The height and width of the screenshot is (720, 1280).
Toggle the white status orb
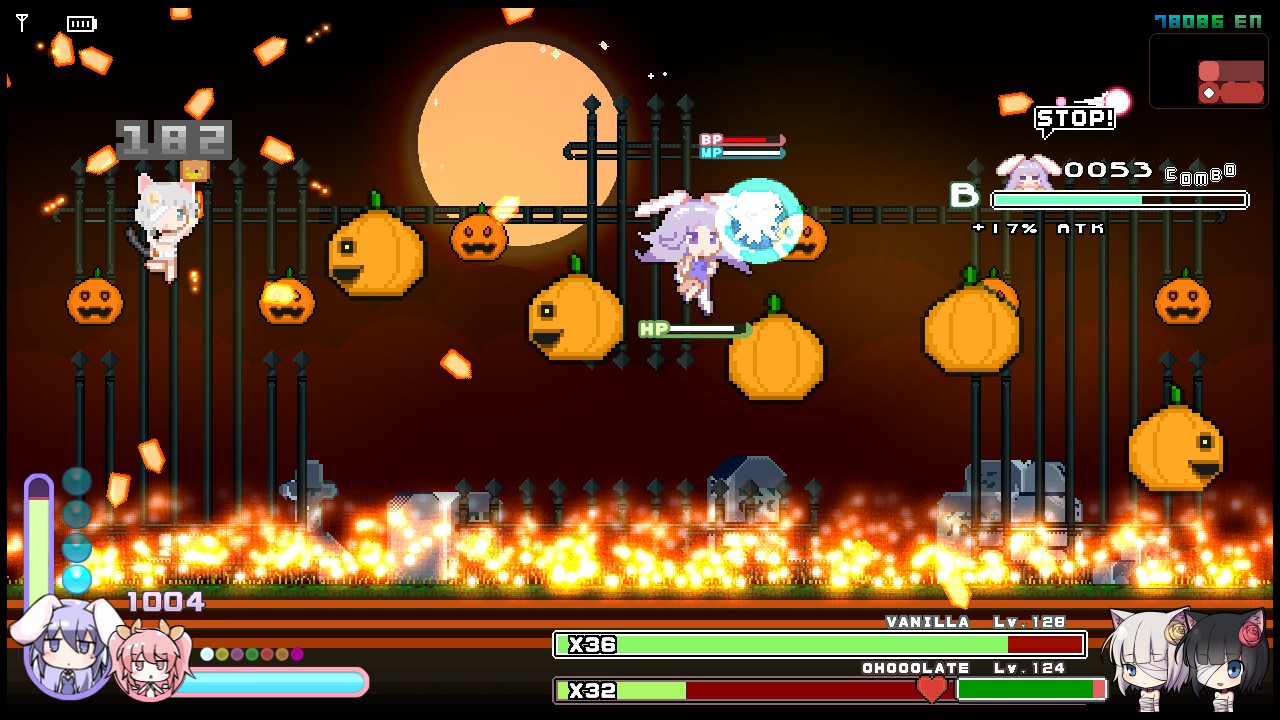click(207, 654)
